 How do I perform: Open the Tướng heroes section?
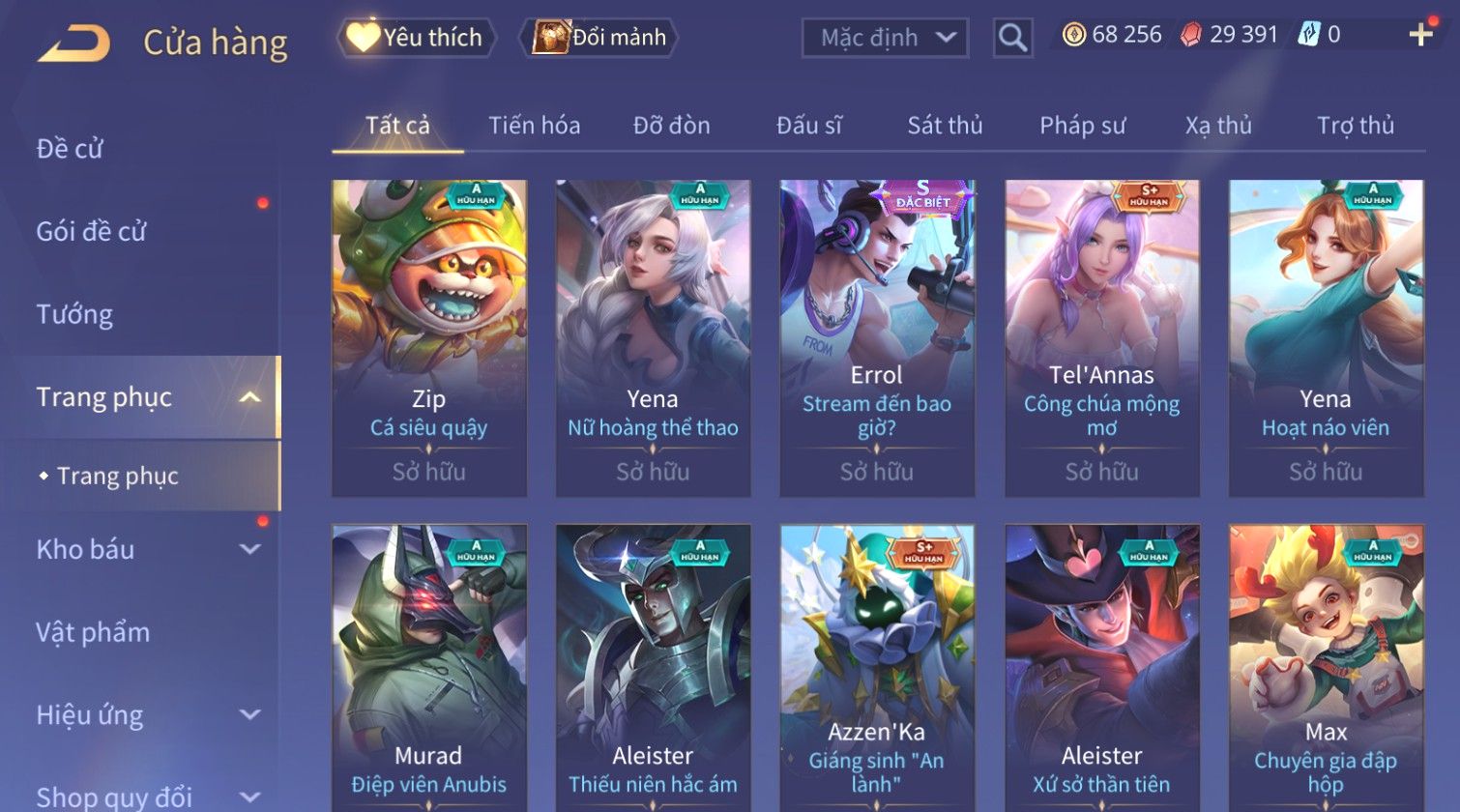pyautogui.click(x=74, y=314)
